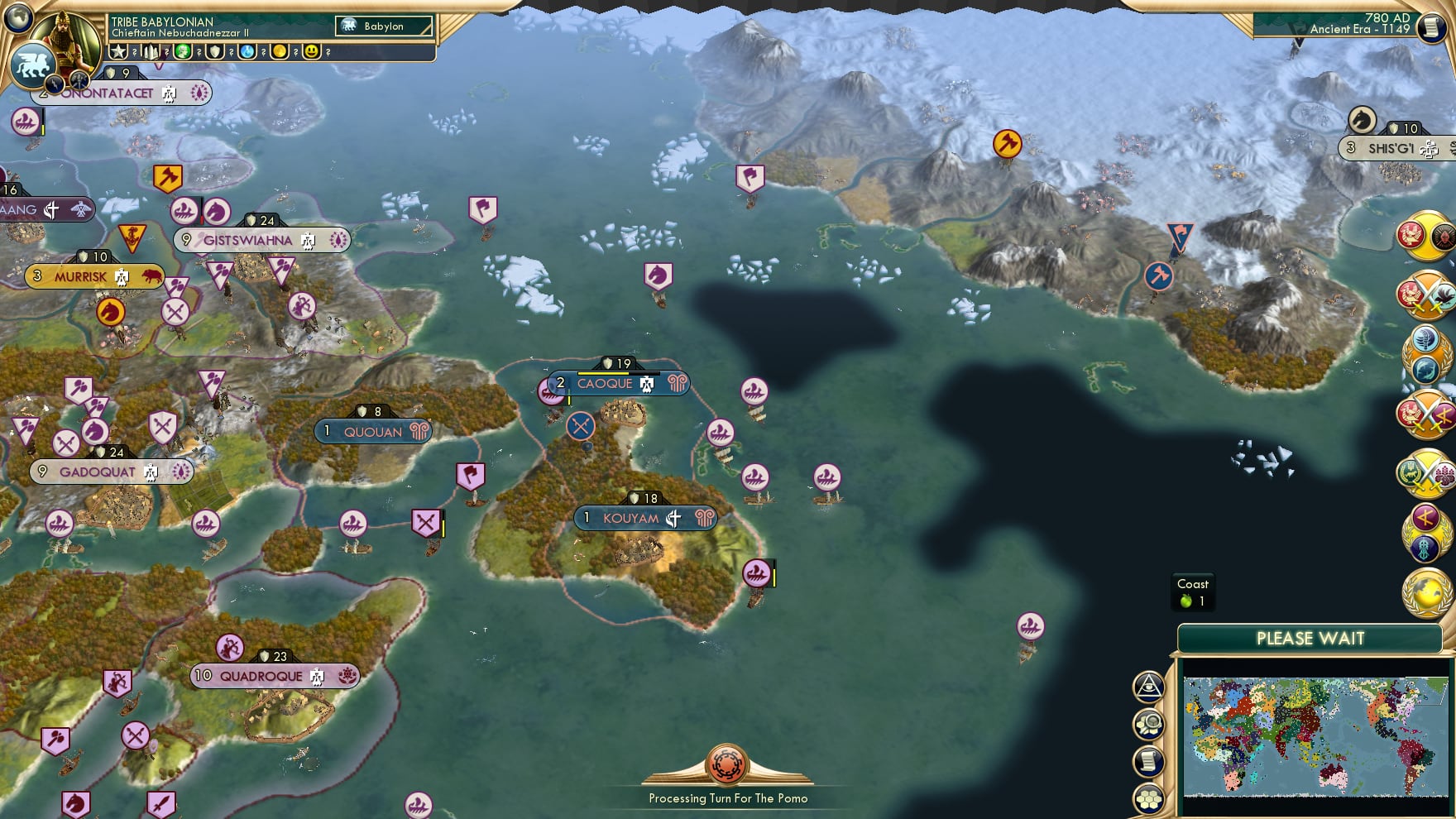
Task: Expand the Babylon capital banner dropdown
Action: (x=382, y=26)
